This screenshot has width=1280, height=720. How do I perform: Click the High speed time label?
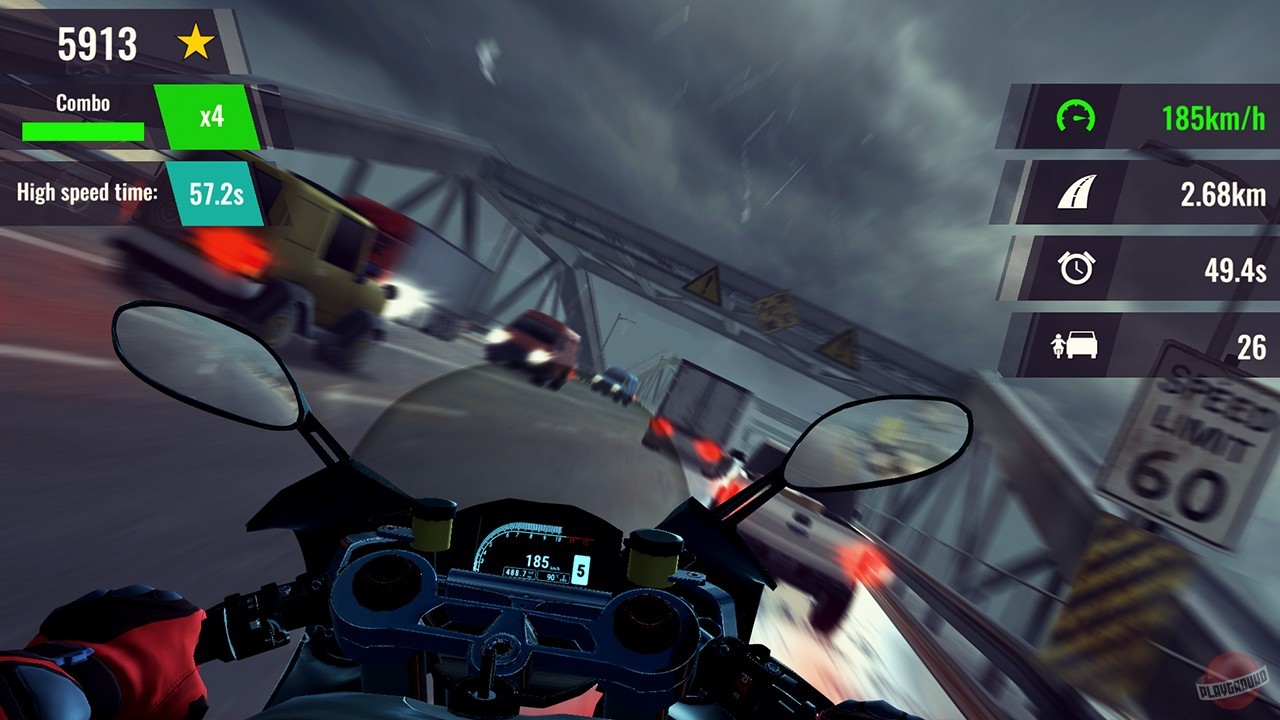(85, 193)
